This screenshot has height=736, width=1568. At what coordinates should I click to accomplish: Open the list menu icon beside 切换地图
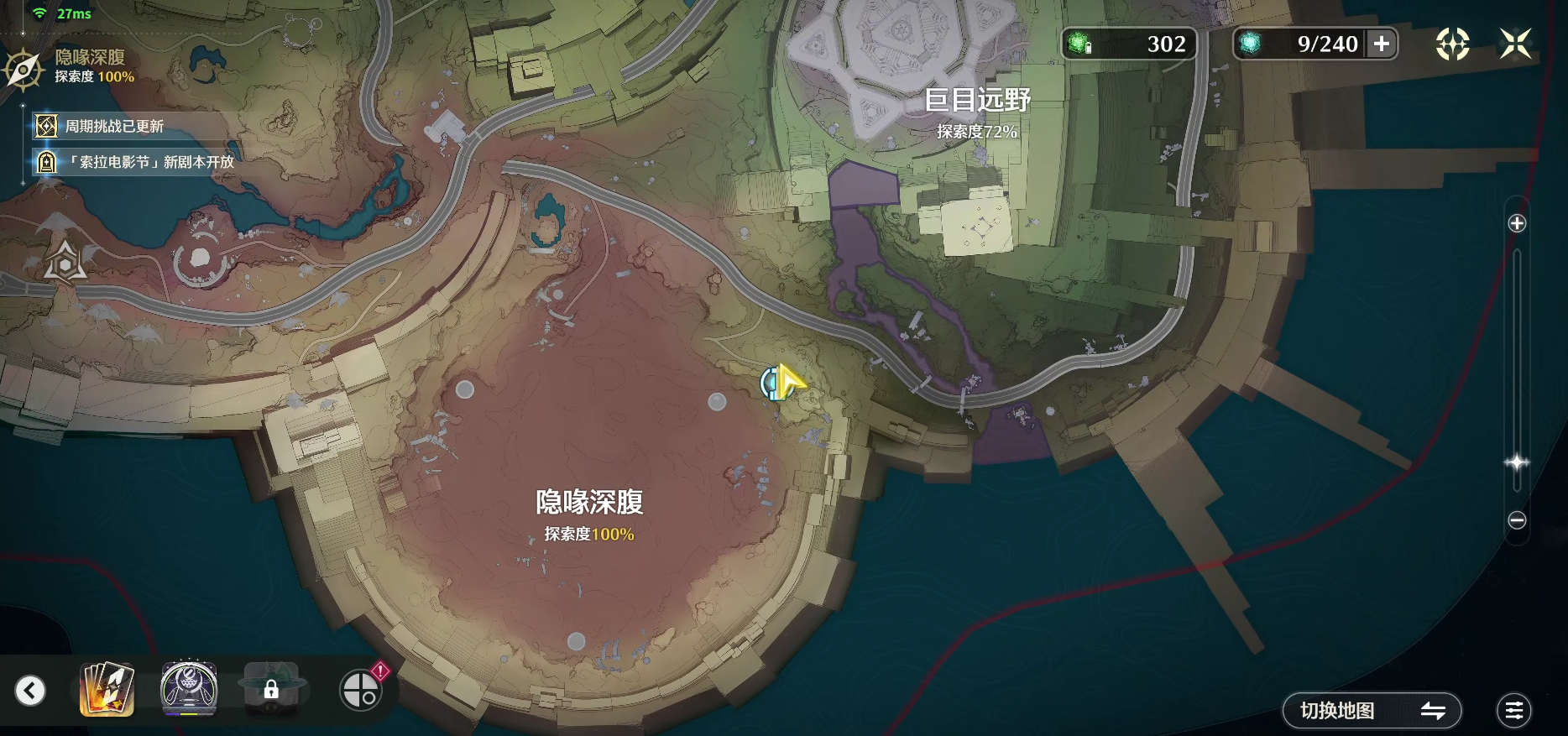[x=1513, y=711]
